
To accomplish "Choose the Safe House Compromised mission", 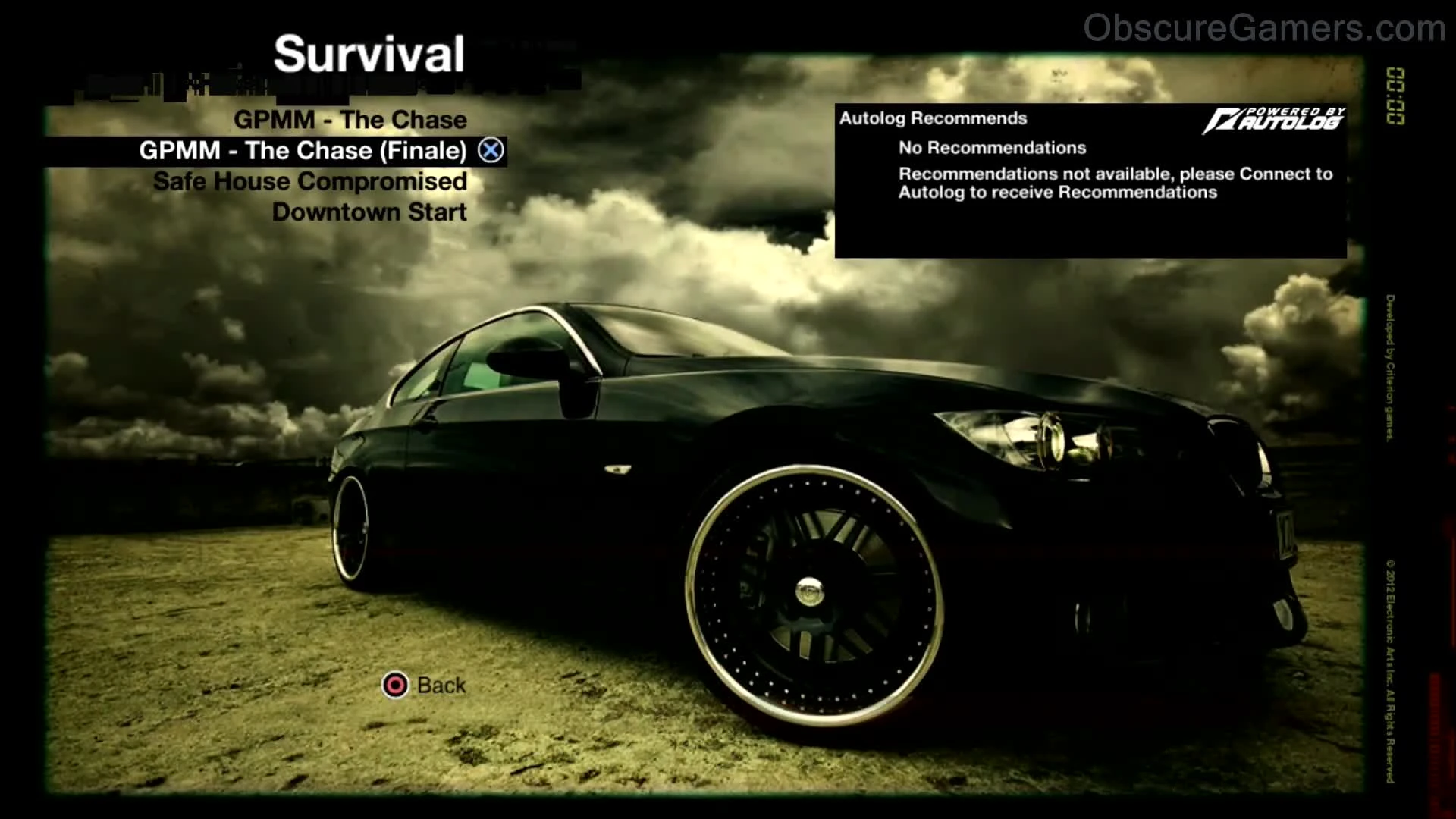I will tap(309, 181).
